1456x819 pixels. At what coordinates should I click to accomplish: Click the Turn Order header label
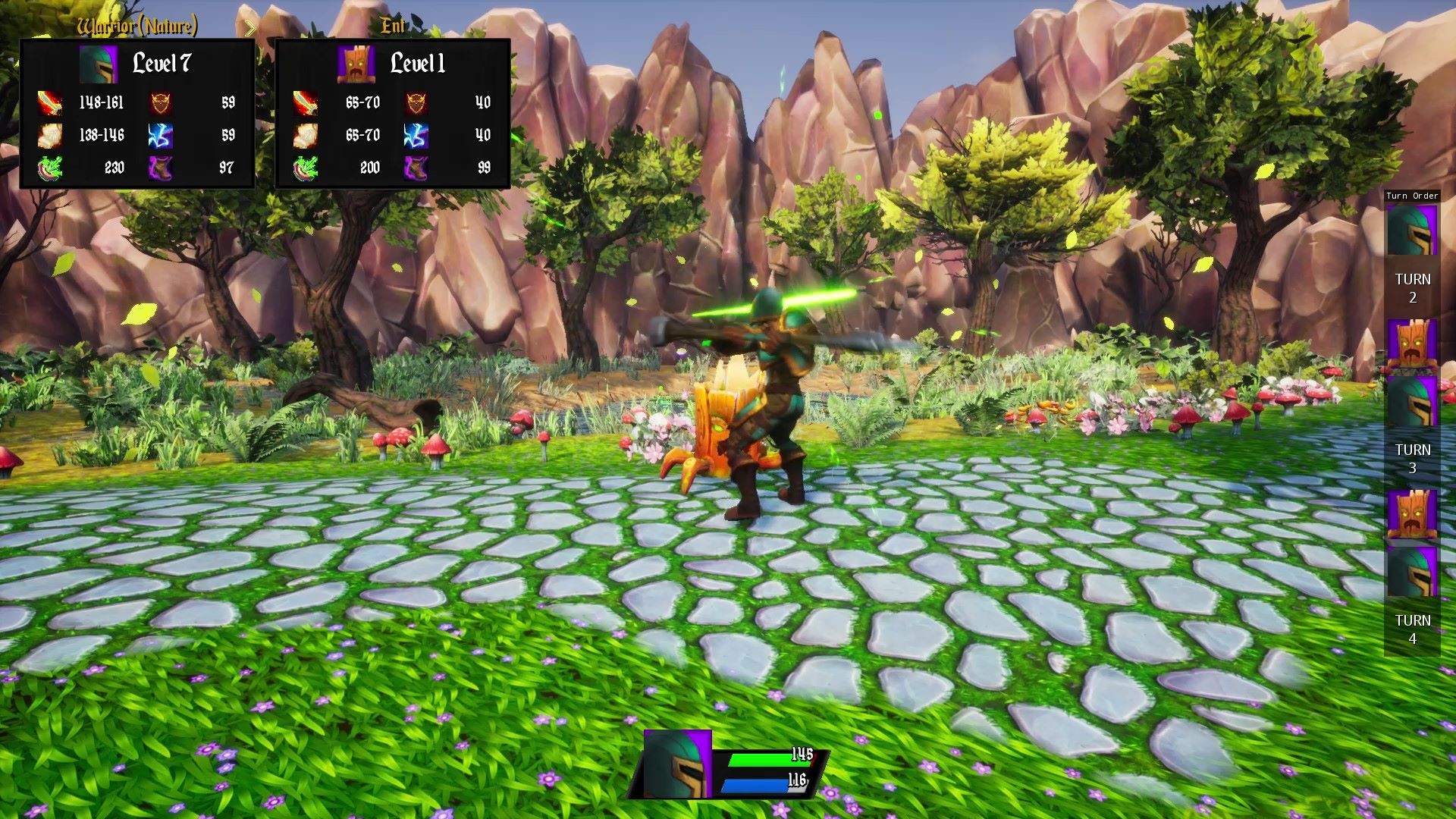click(x=1411, y=196)
